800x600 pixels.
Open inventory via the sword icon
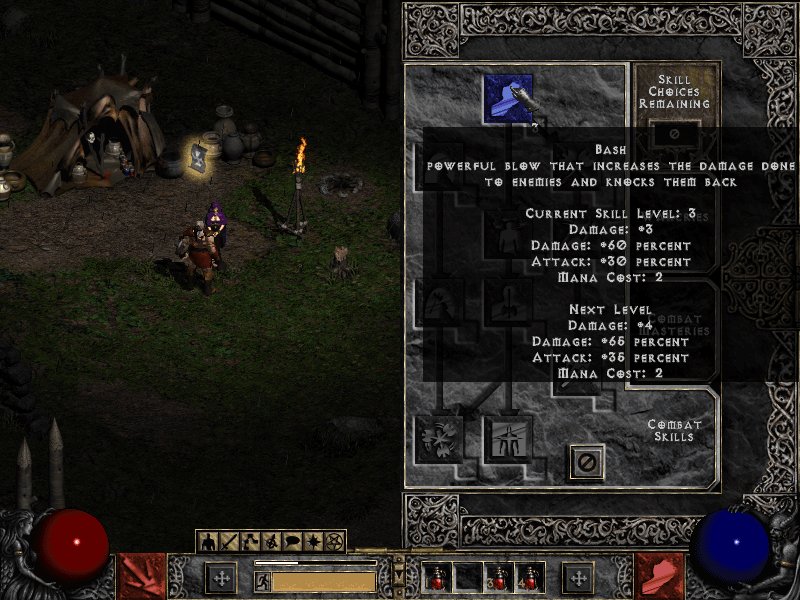pos(228,542)
